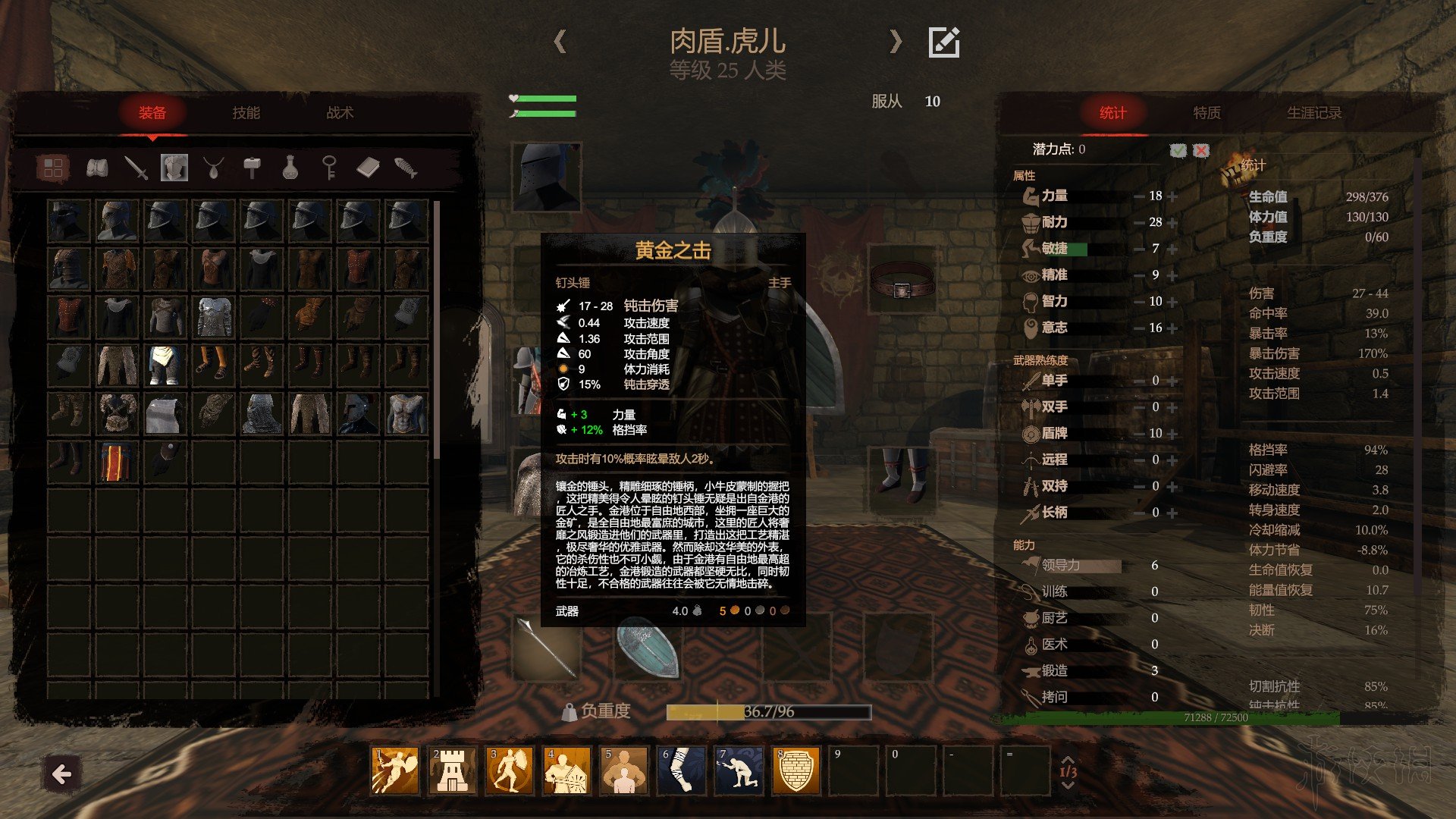Return with the back arrow button

pos(61,774)
